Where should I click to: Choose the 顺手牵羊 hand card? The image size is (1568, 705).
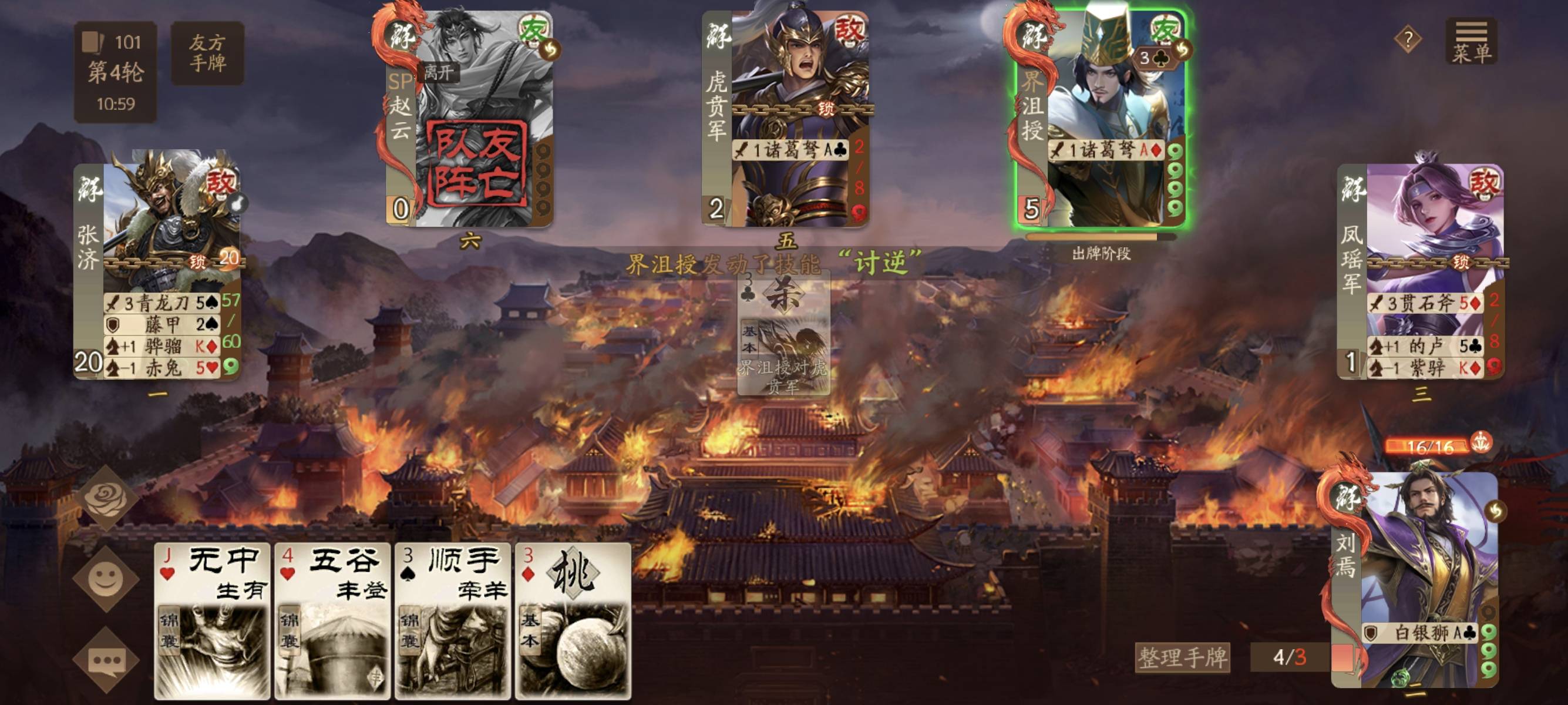453,620
